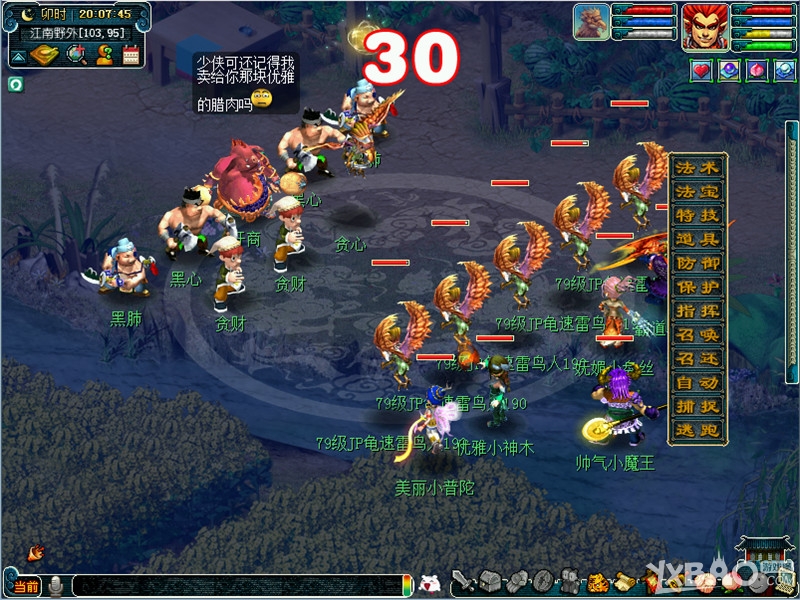This screenshot has height=600, width=800.
Task: Select the 逃跑 flee command
Action: pos(697,431)
